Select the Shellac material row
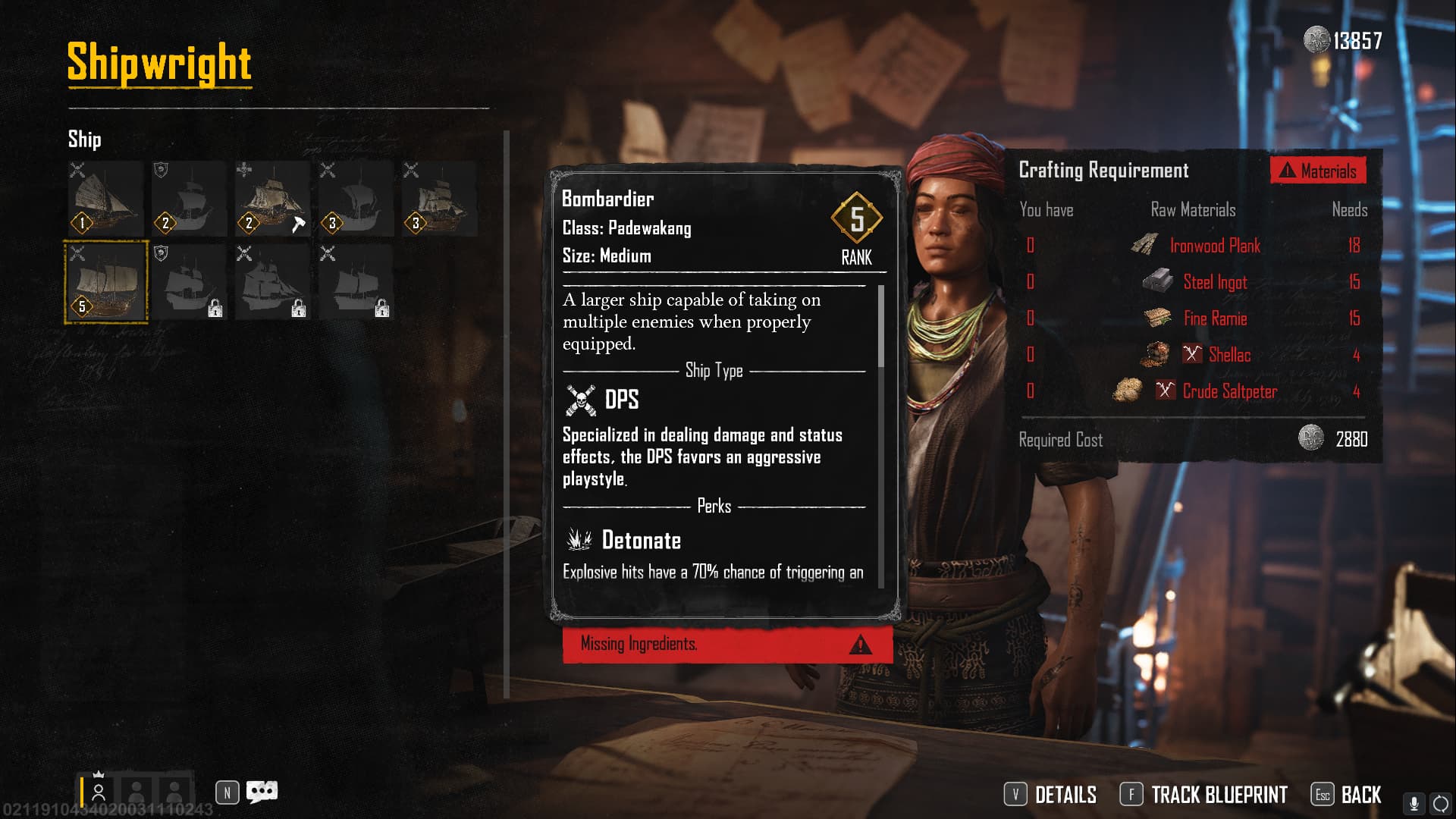Image resolution: width=1456 pixels, height=819 pixels. point(1194,355)
